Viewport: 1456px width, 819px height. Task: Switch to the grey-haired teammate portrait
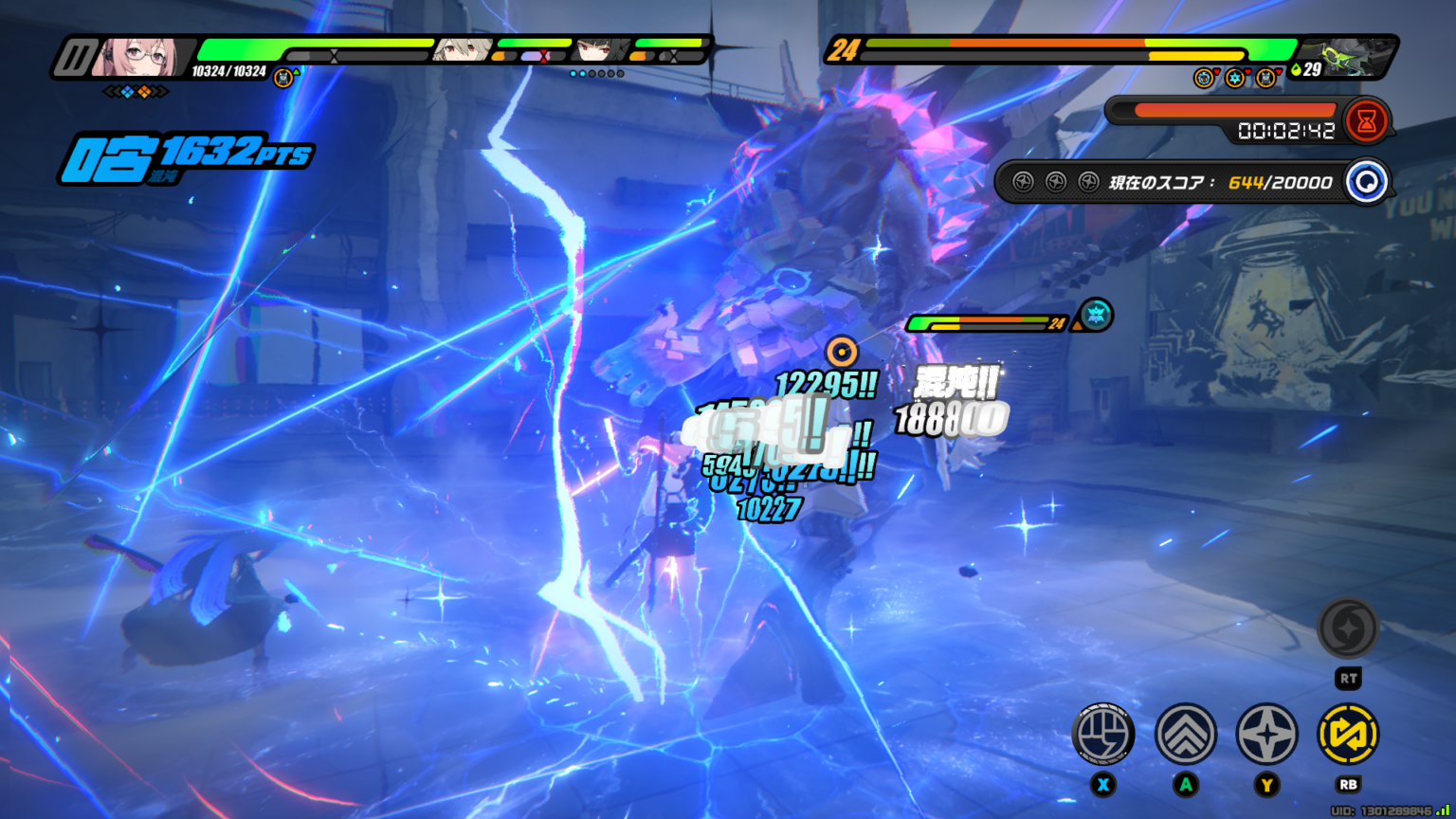pyautogui.click(x=463, y=49)
